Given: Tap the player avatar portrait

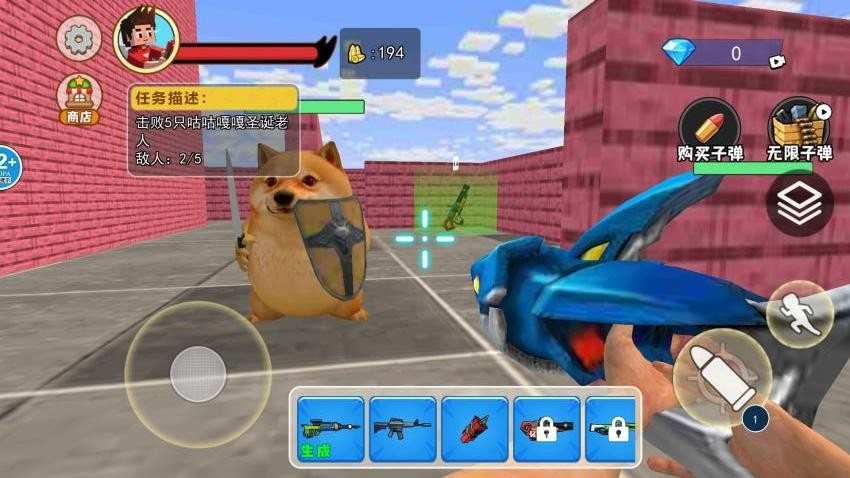Looking at the screenshot, I should click(x=146, y=40).
